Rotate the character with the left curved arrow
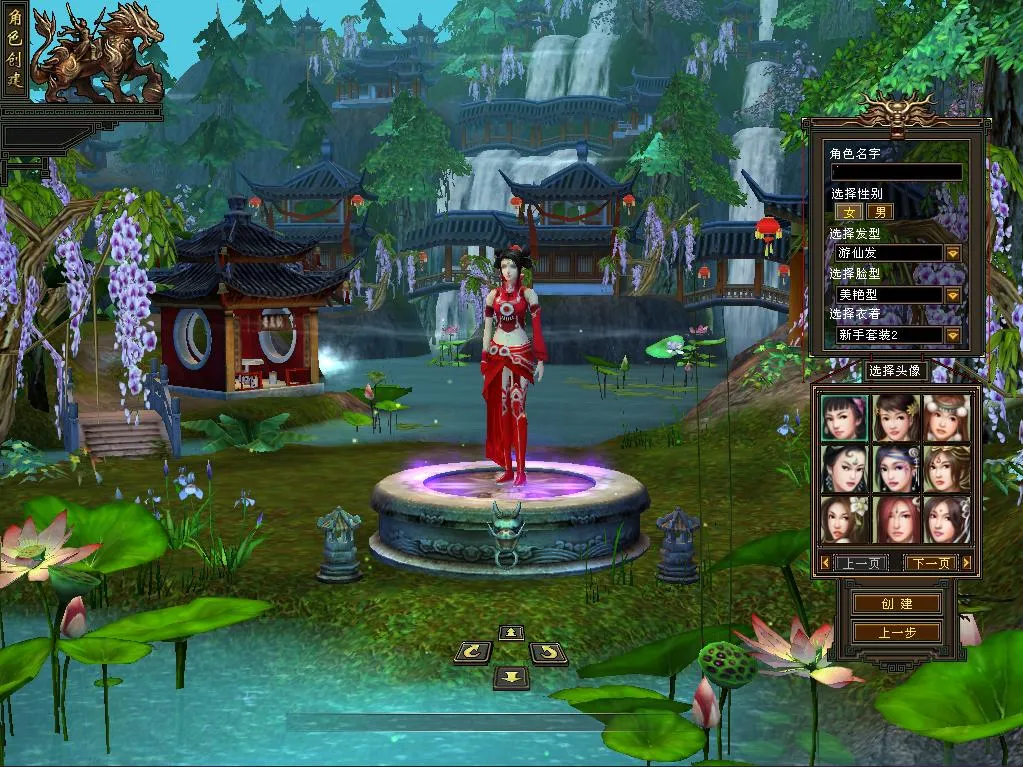Image resolution: width=1023 pixels, height=767 pixels. pyautogui.click(x=472, y=653)
